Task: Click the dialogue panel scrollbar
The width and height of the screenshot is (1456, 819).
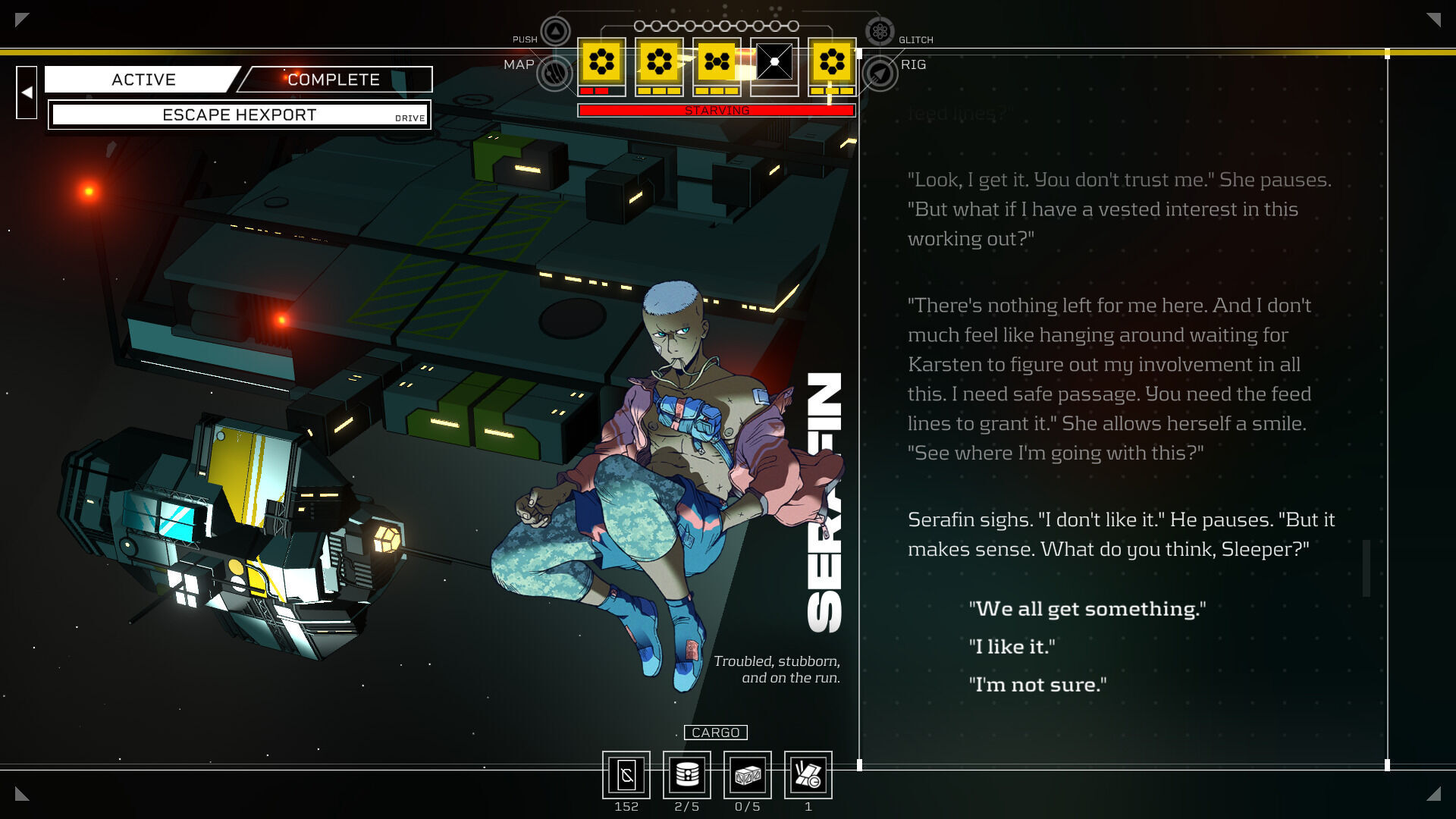Action: [x=1367, y=568]
